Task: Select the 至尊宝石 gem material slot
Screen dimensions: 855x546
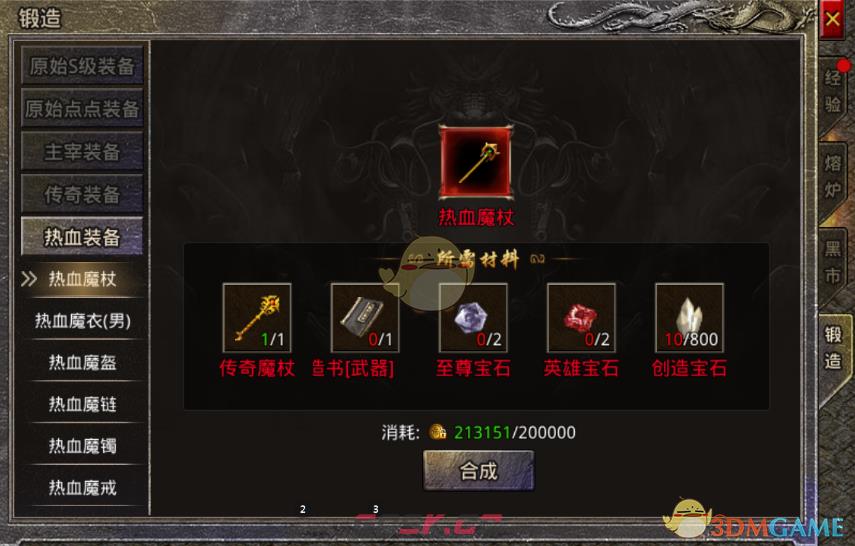Action: 473,318
